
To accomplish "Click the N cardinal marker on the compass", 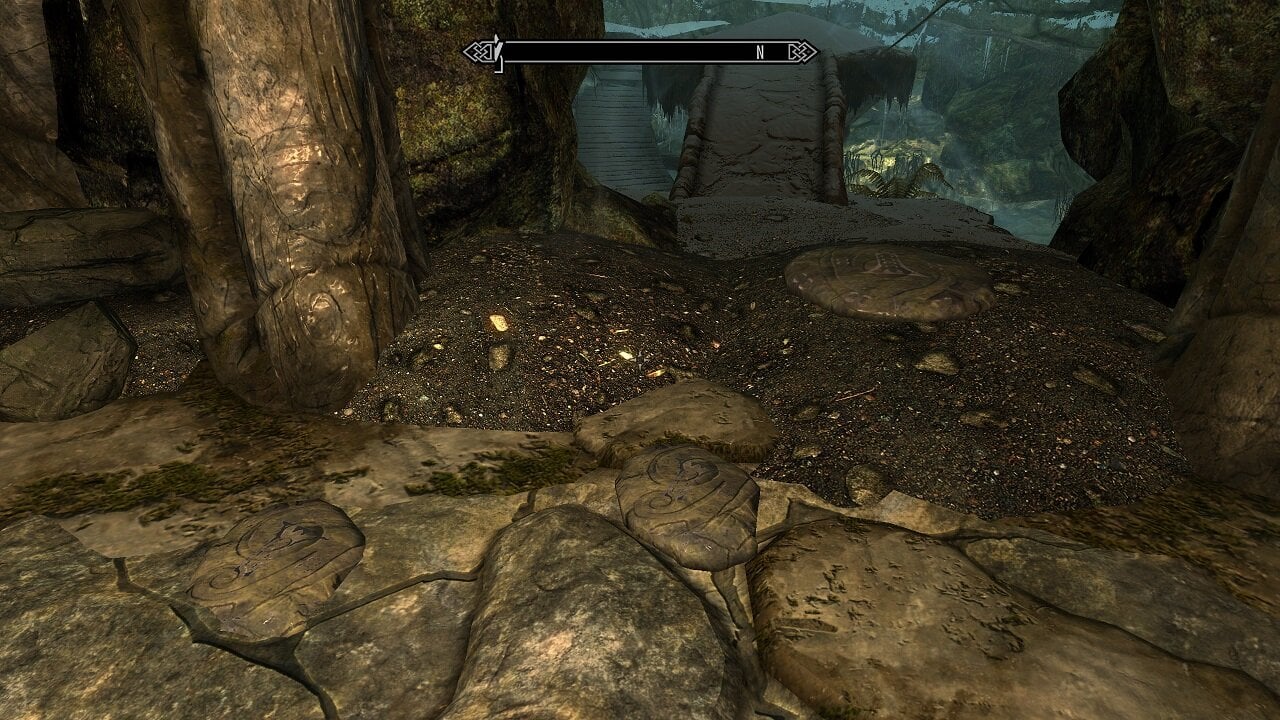I will point(759,50).
